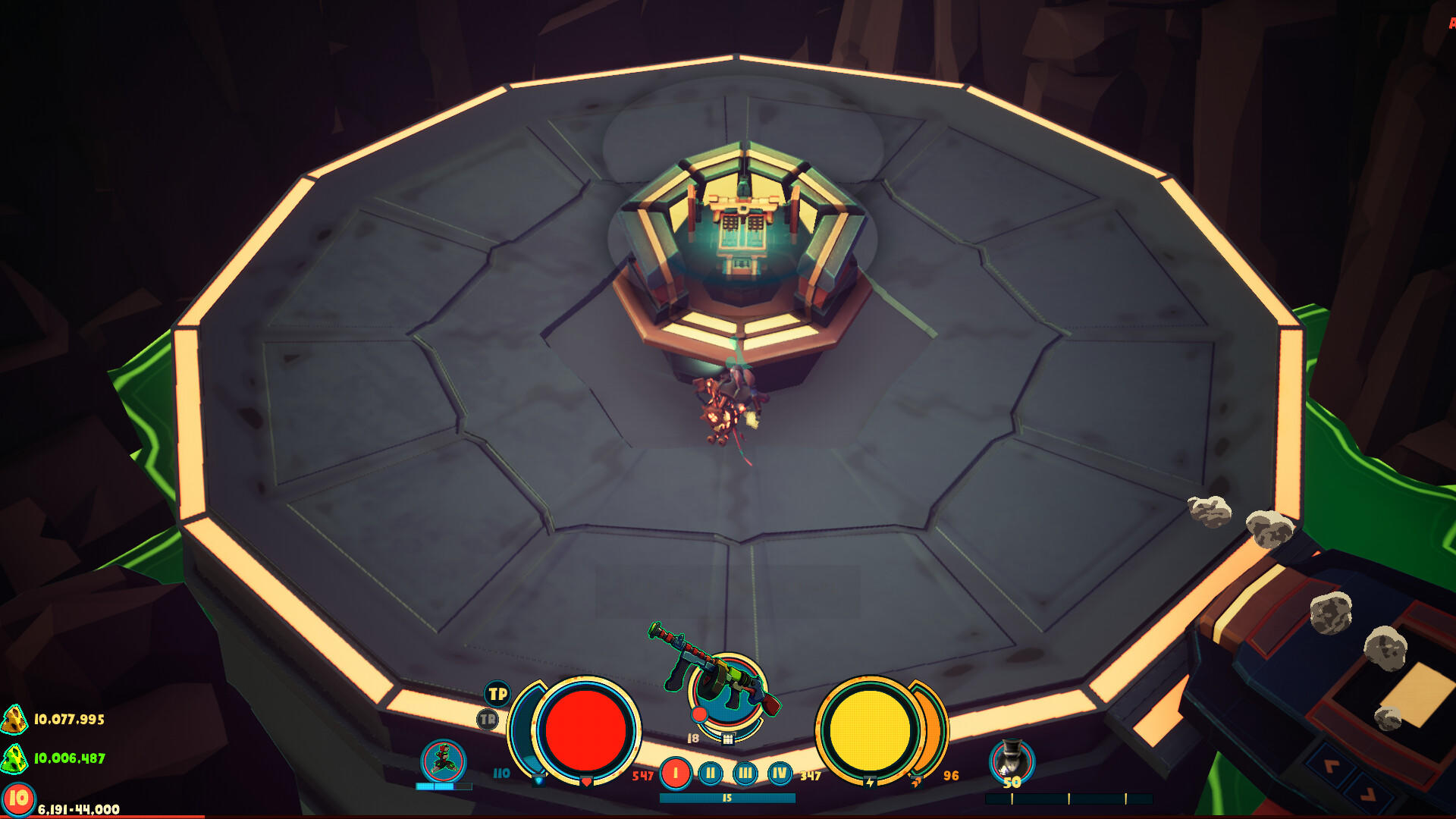Toggle ability slot II

point(711,774)
